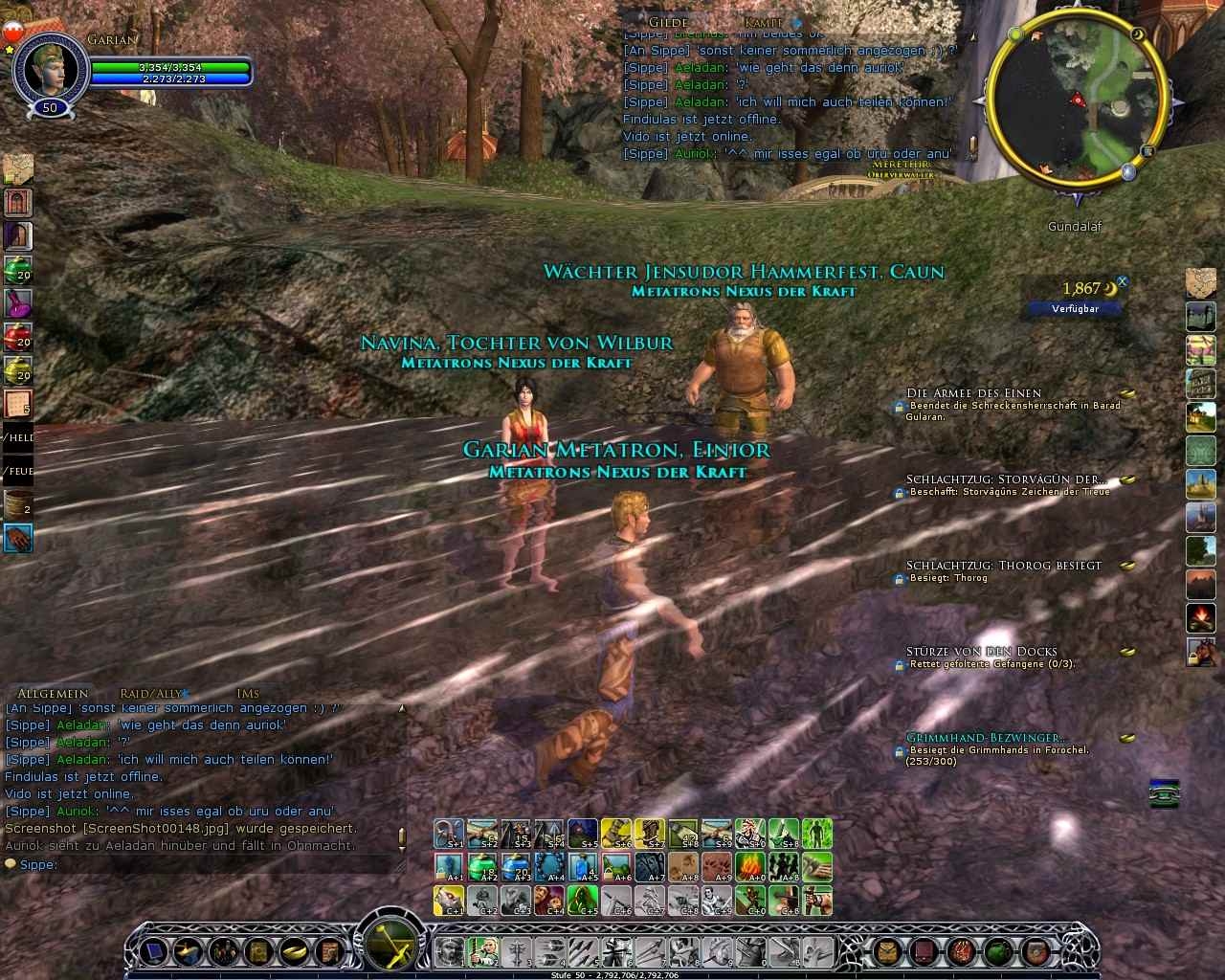Click Garian's character portrait
Image resolution: width=1225 pixels, height=980 pixels.
click(x=48, y=67)
